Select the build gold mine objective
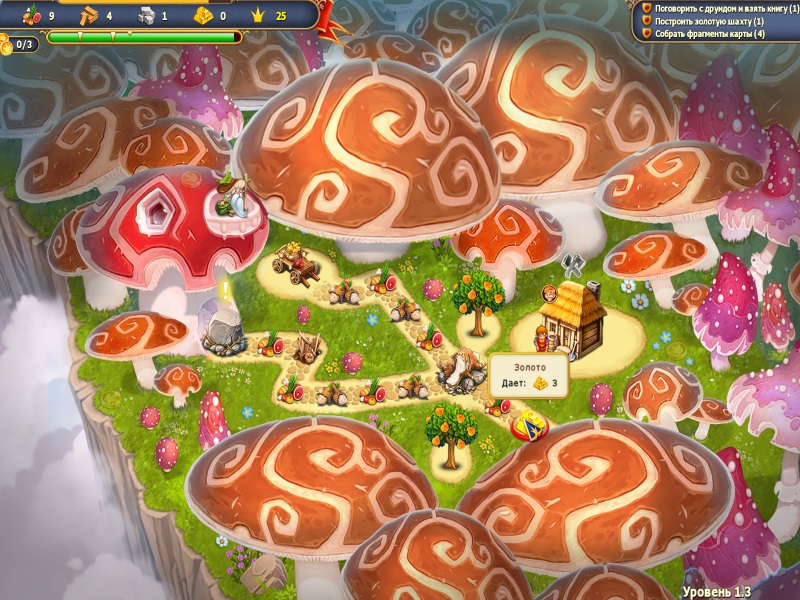The image size is (800, 600). [x=708, y=21]
